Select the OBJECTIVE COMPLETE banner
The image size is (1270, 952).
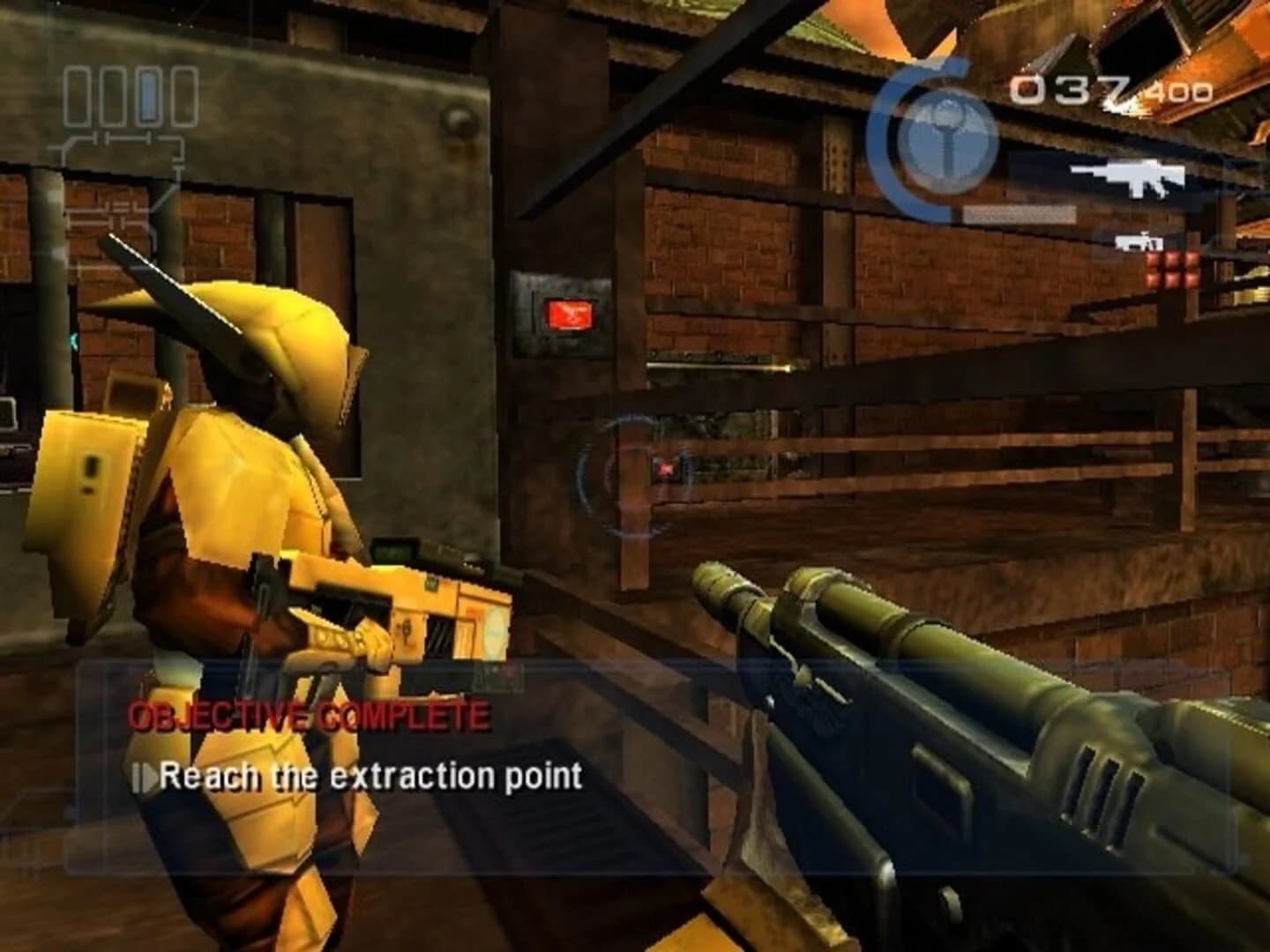pyautogui.click(x=307, y=712)
